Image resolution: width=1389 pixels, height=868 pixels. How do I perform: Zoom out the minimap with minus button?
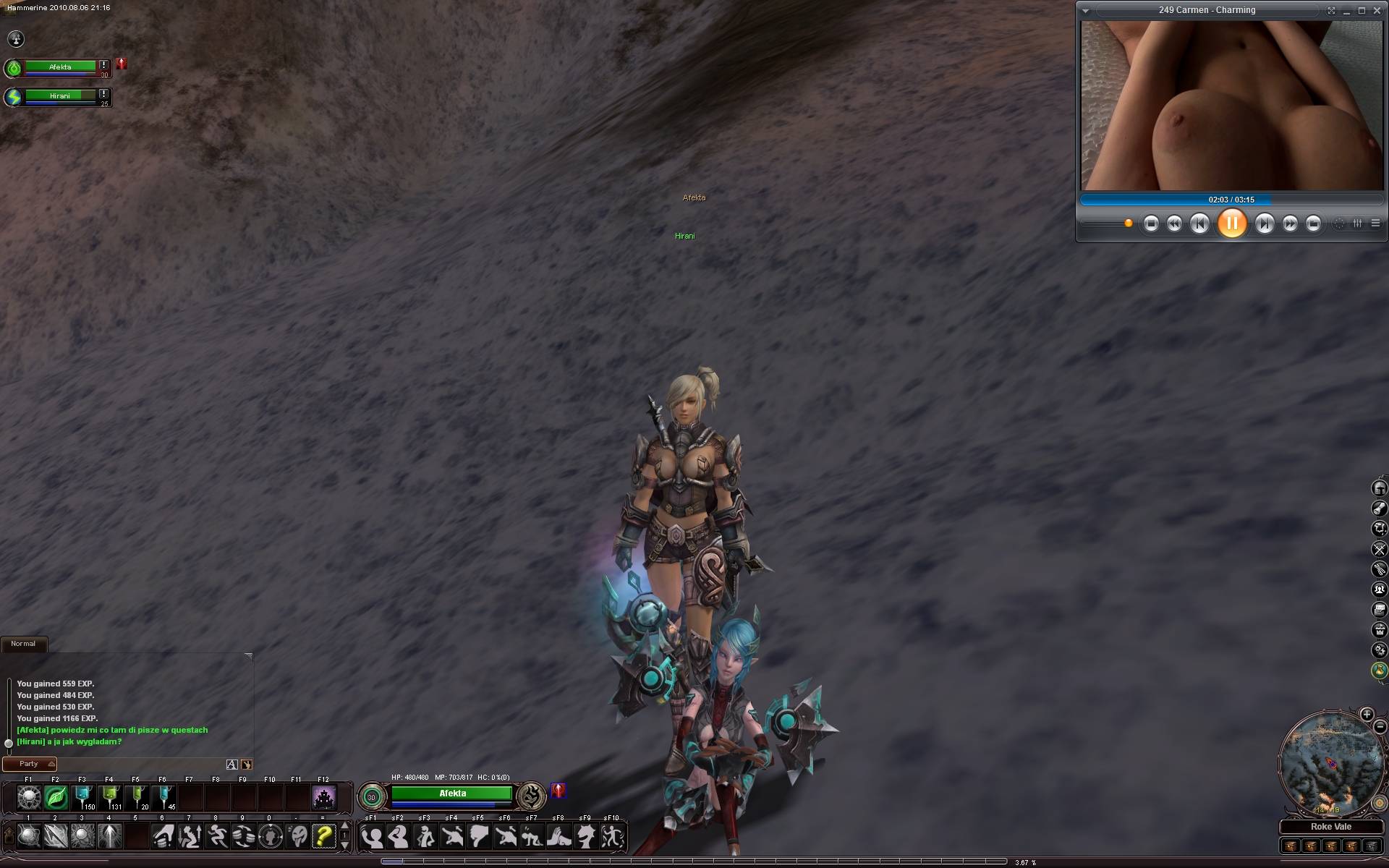(x=1380, y=727)
